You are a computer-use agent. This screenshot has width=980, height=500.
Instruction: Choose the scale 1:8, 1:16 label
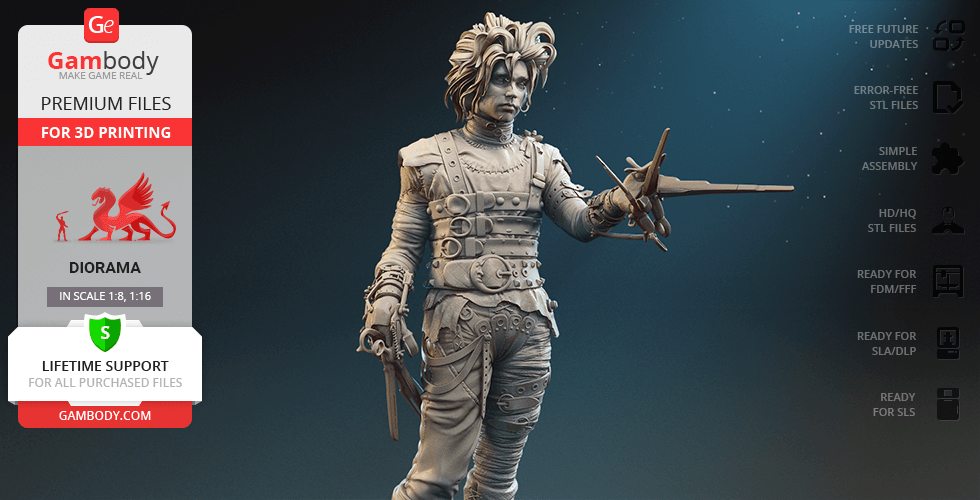105,296
